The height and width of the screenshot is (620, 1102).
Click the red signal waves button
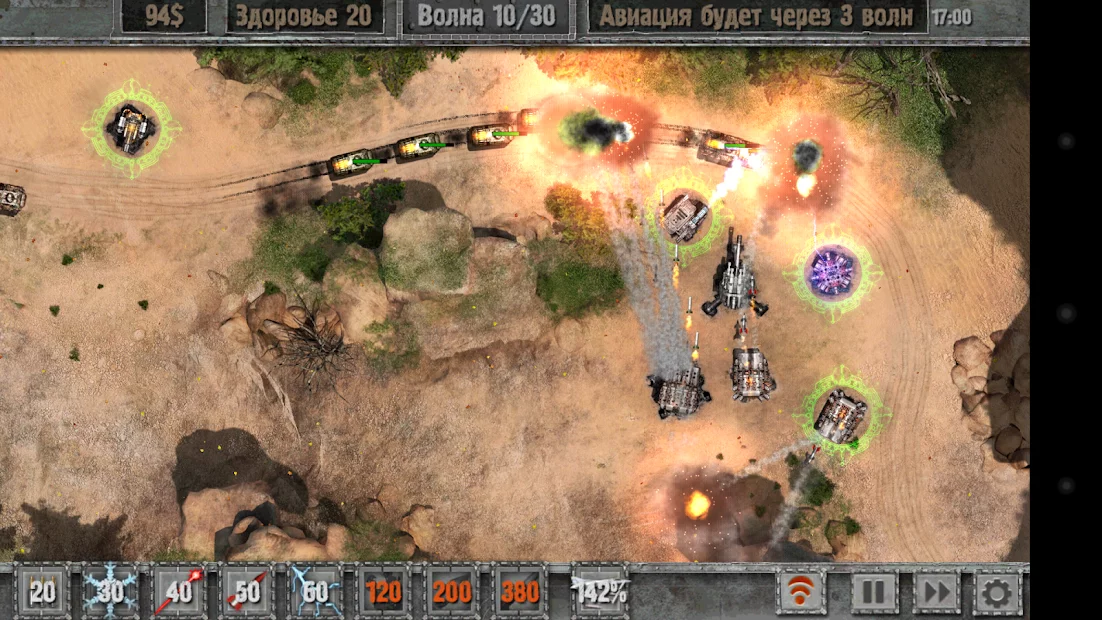click(x=802, y=592)
